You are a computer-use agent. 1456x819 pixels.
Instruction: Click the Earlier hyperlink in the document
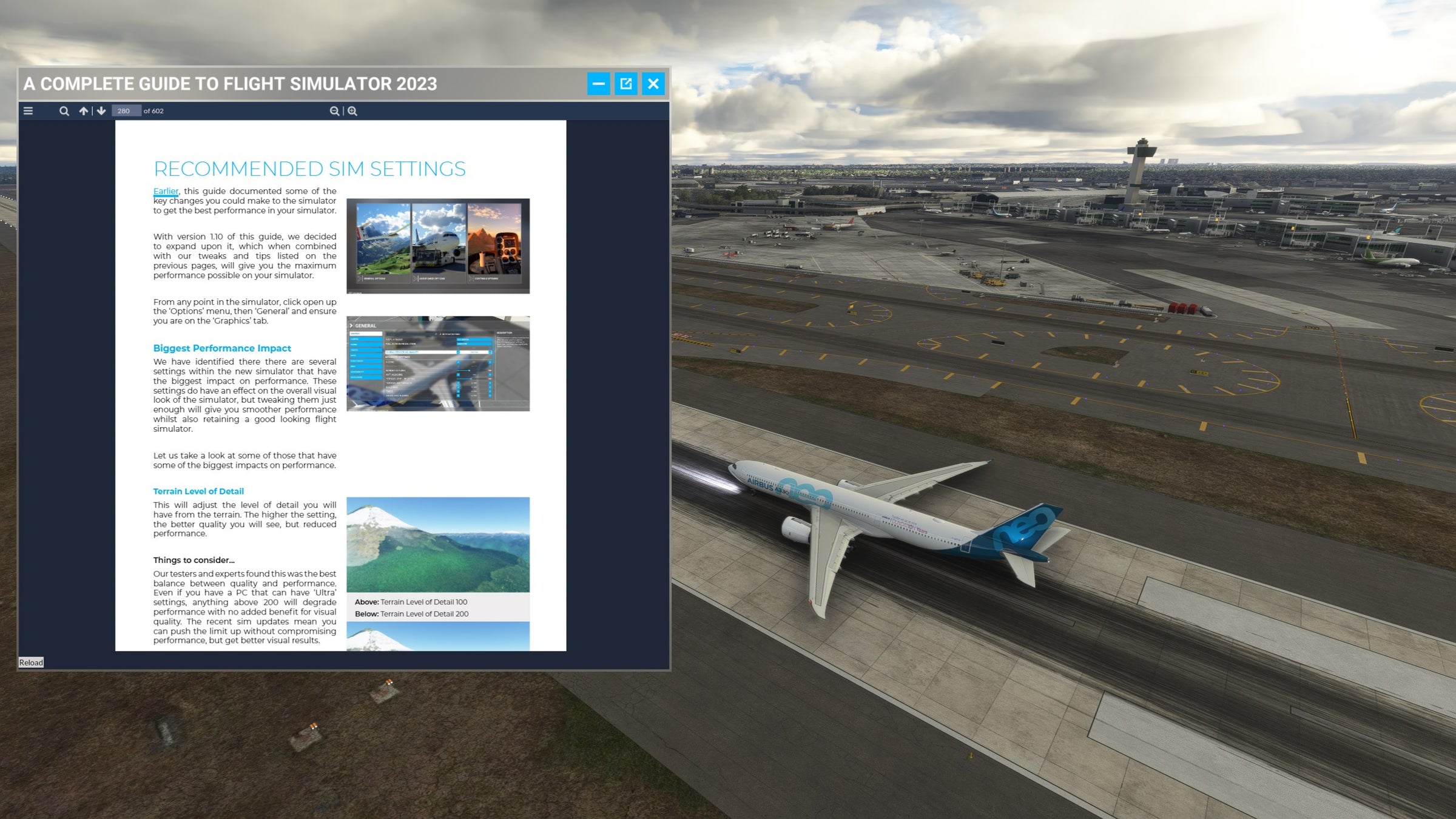click(165, 191)
